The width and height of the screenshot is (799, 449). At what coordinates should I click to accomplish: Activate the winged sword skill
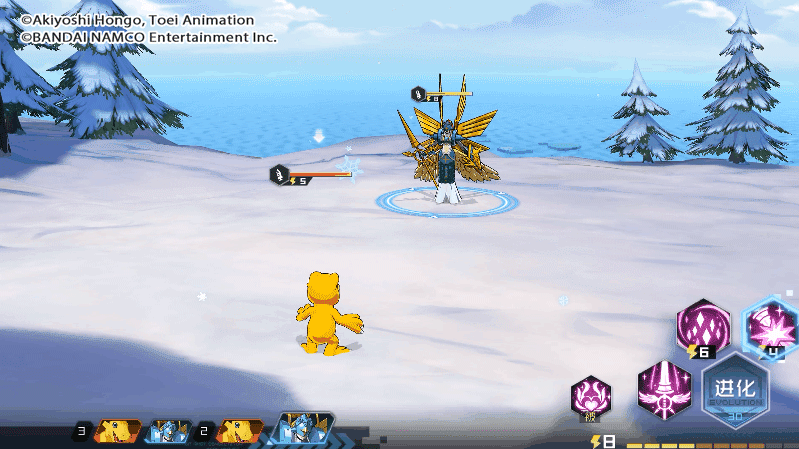[x=665, y=390]
